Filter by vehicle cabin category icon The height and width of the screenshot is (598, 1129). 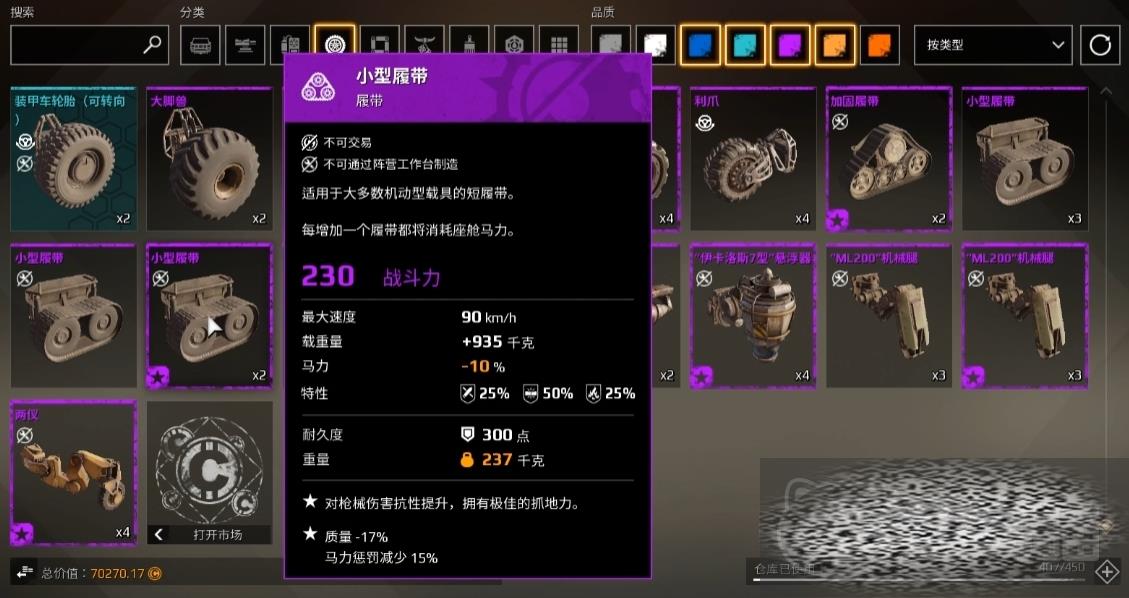[x=200, y=45]
